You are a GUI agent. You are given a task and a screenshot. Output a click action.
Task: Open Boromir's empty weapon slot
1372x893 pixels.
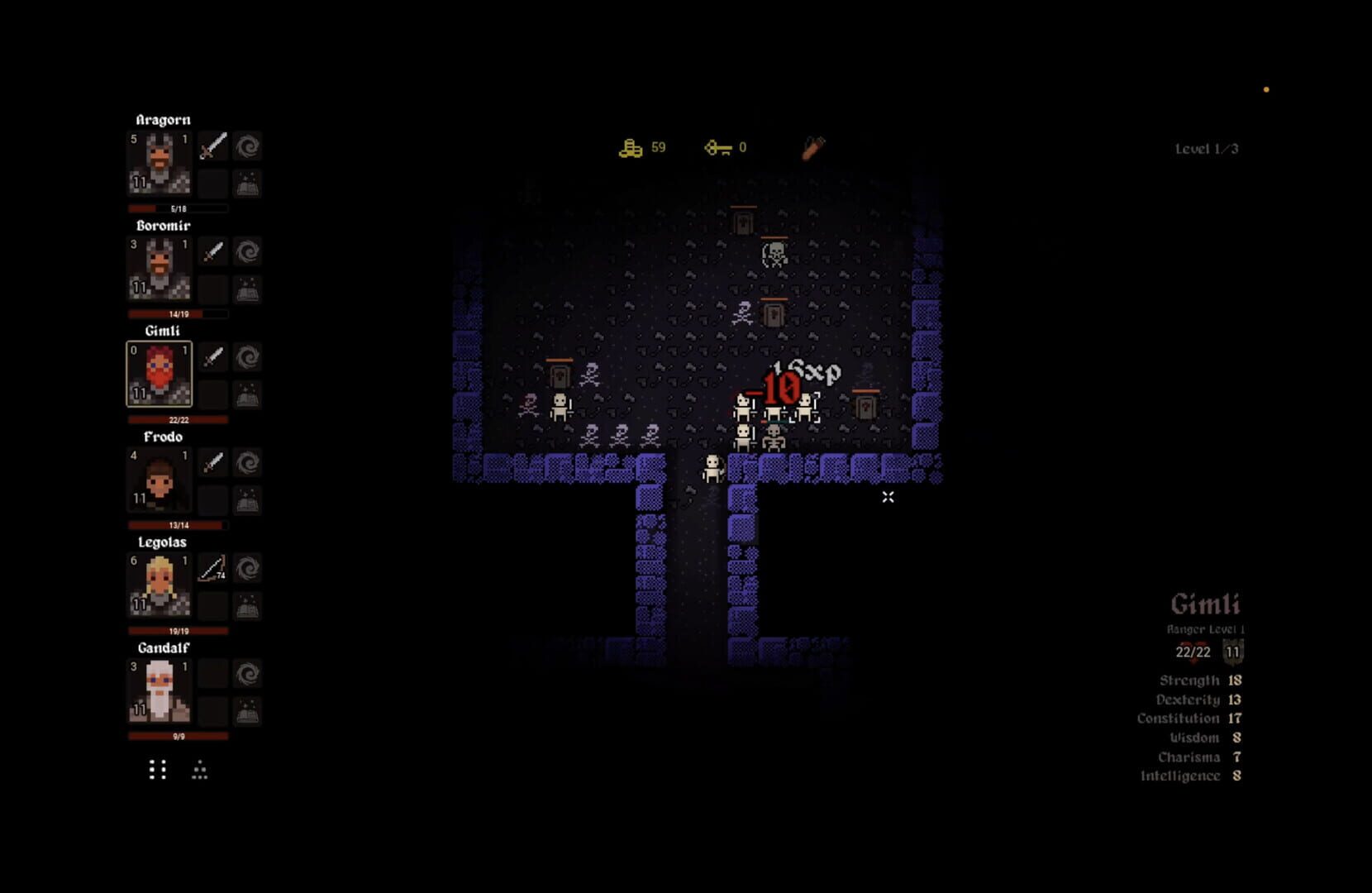(212, 289)
